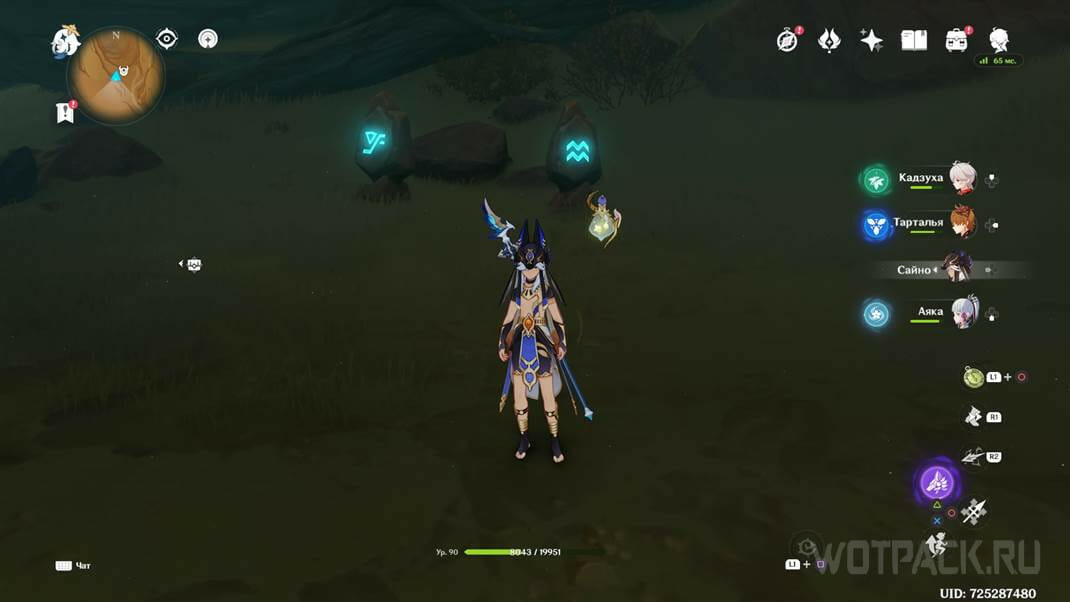Trigger the jump figure icon
1070x602 pixels.
pyautogui.click(x=936, y=545)
